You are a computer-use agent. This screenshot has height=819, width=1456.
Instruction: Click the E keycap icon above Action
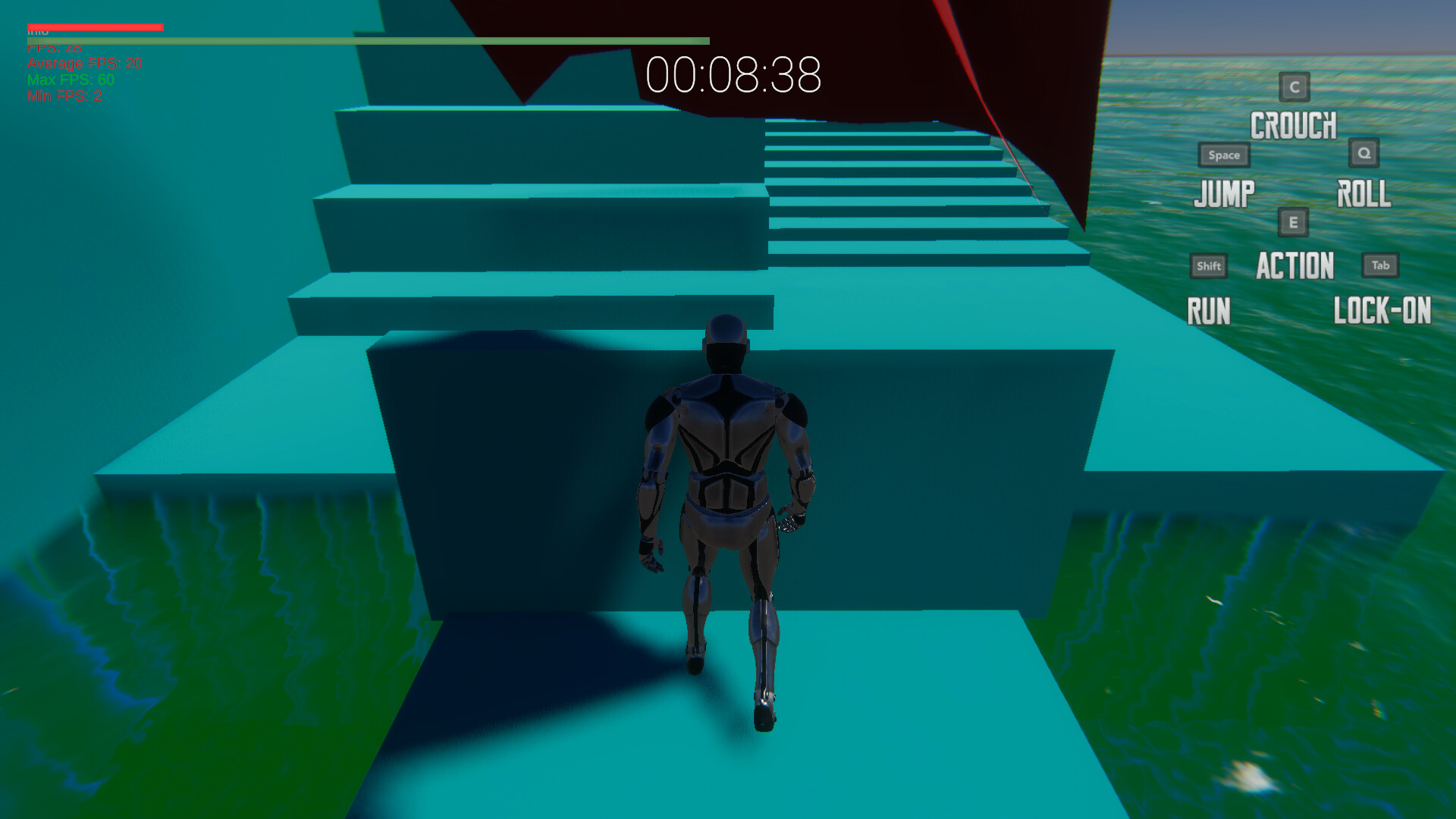click(x=1292, y=223)
